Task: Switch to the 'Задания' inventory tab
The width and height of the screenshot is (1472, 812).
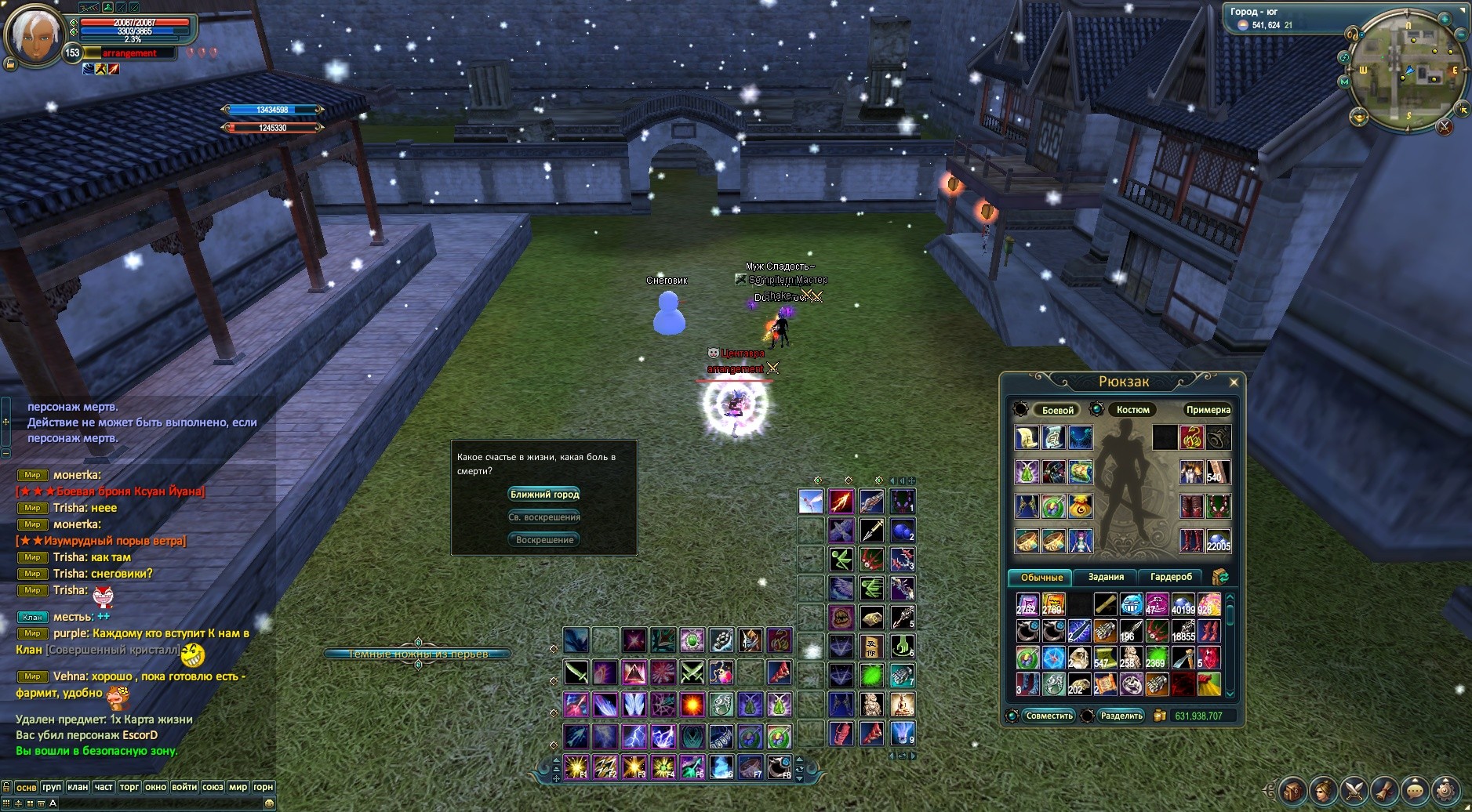Action: (1106, 577)
